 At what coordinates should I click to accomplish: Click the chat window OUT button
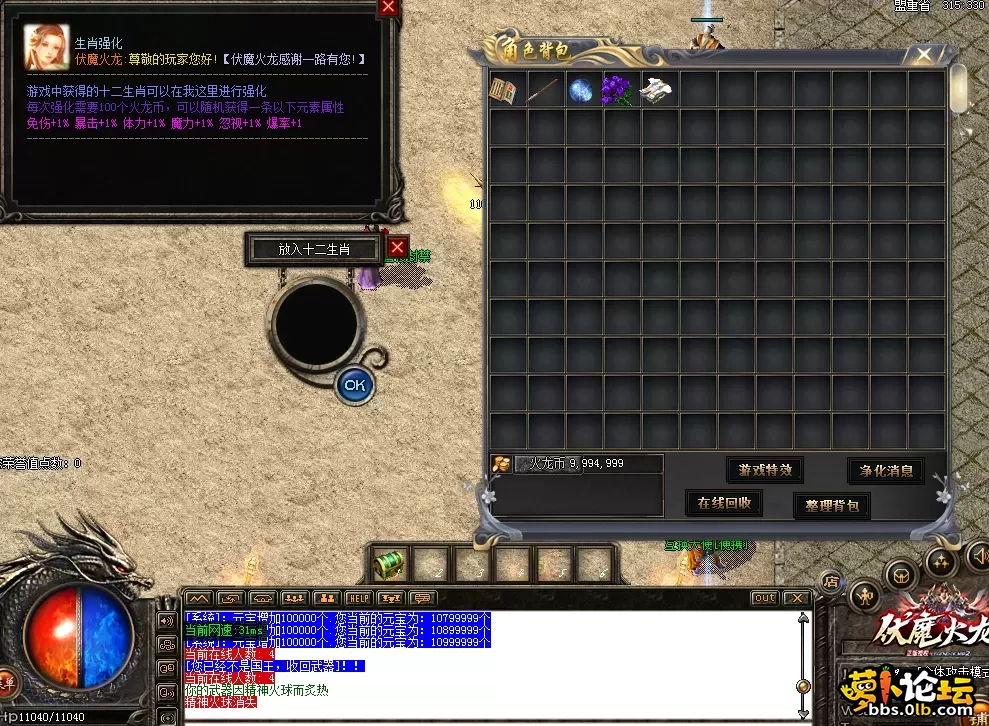tap(764, 598)
